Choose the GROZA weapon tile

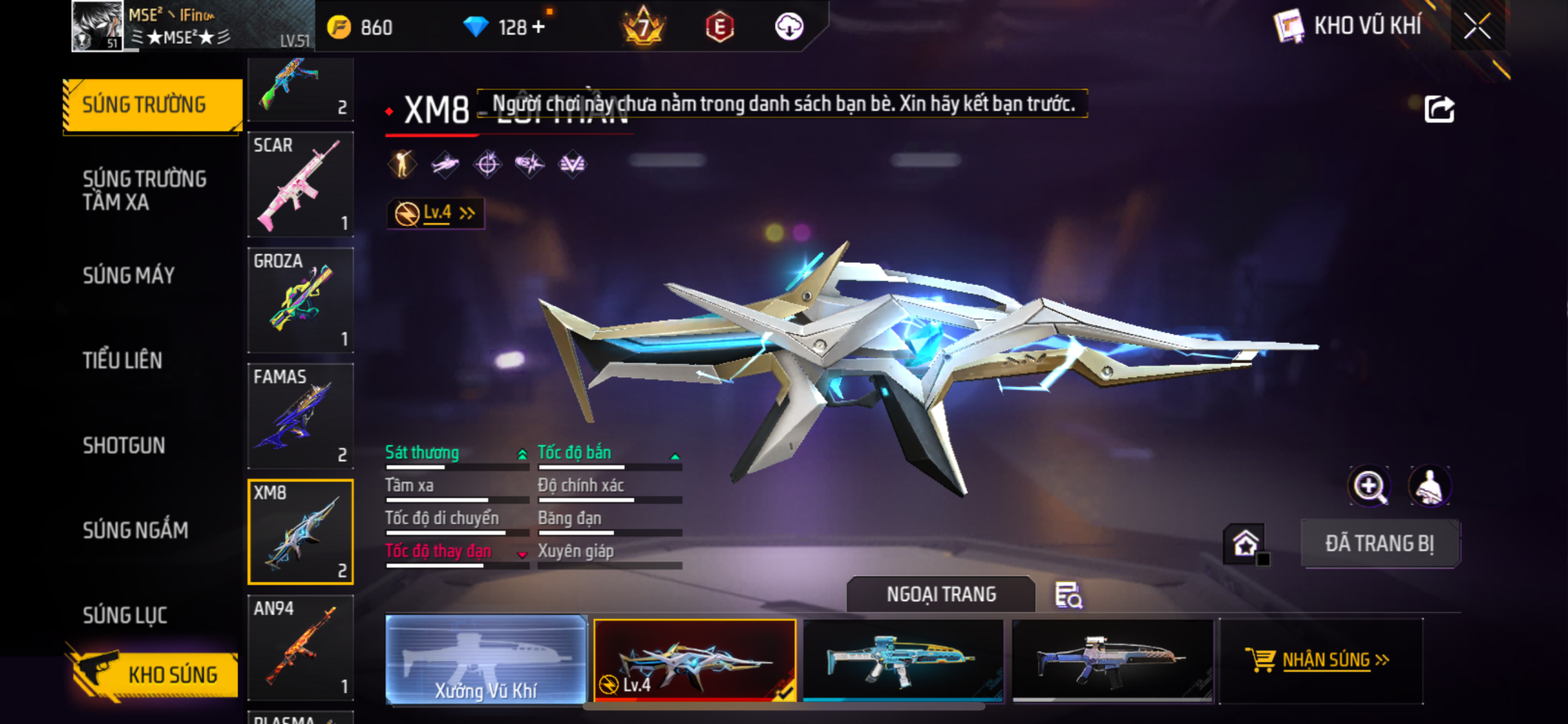[x=301, y=300]
